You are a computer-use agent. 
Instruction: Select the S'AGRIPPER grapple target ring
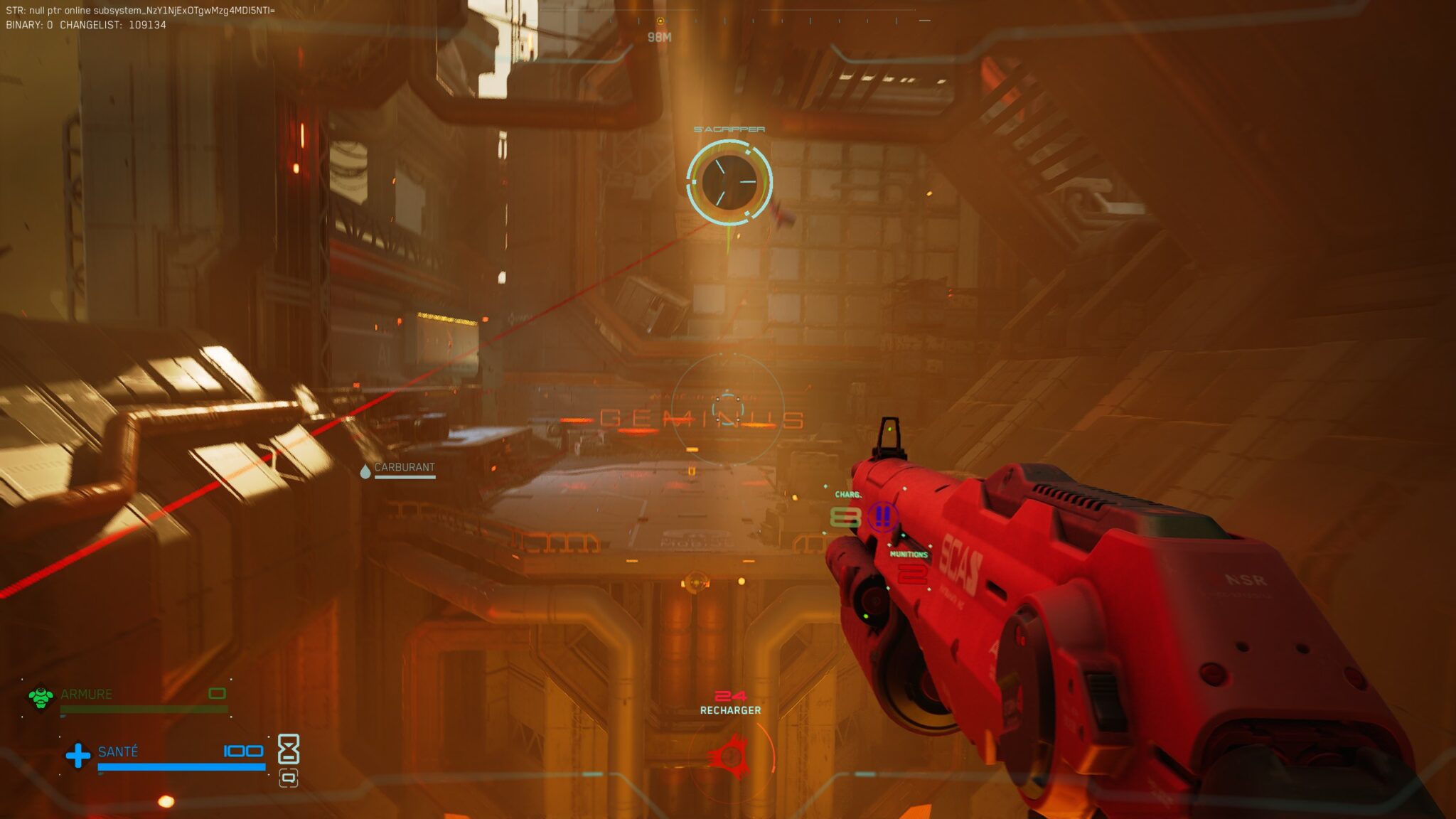point(729,181)
